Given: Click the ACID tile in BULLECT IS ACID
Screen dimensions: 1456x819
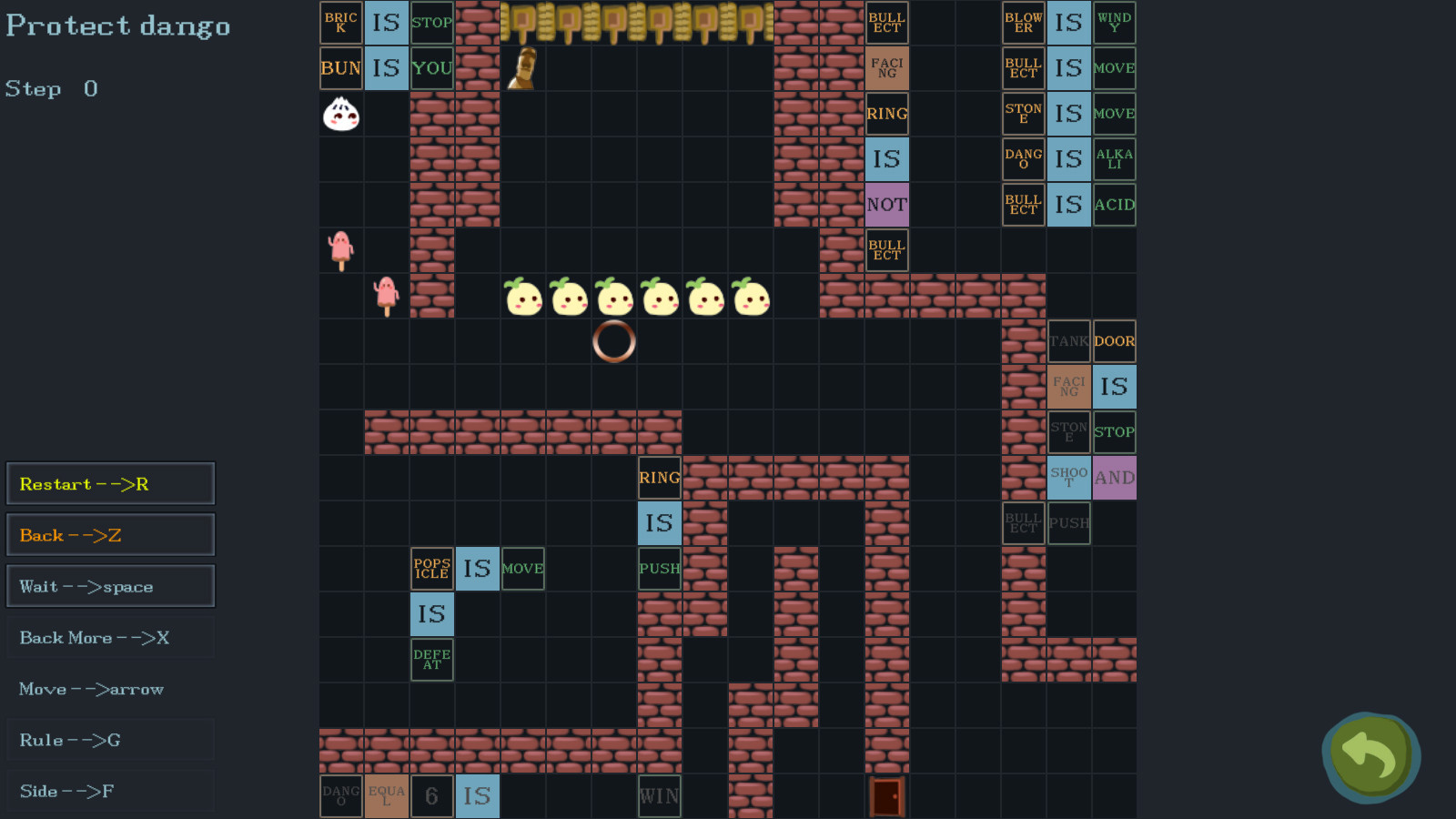Looking at the screenshot, I should (x=1114, y=204).
